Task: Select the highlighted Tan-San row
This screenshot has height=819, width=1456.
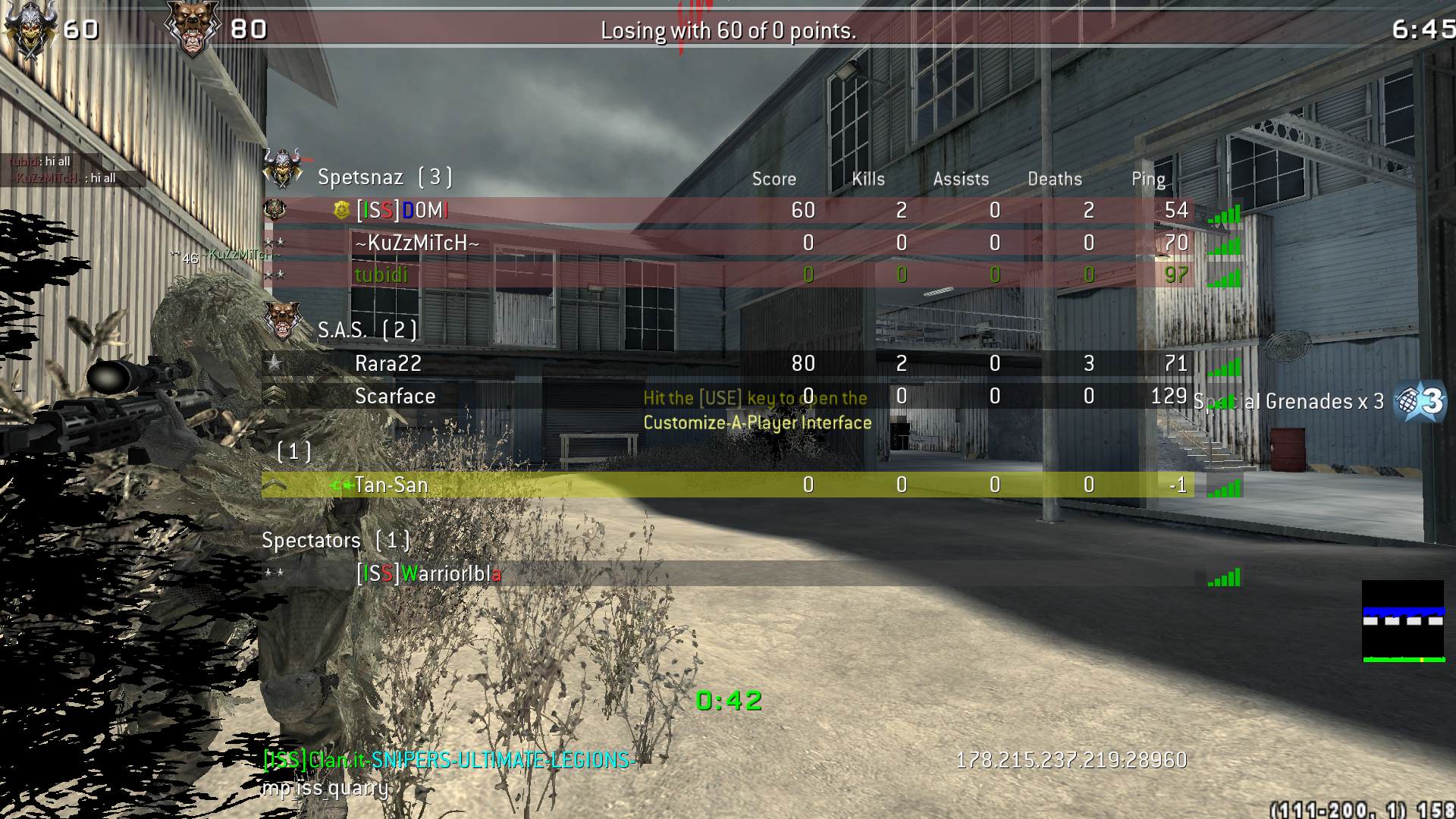Action: coord(391,485)
